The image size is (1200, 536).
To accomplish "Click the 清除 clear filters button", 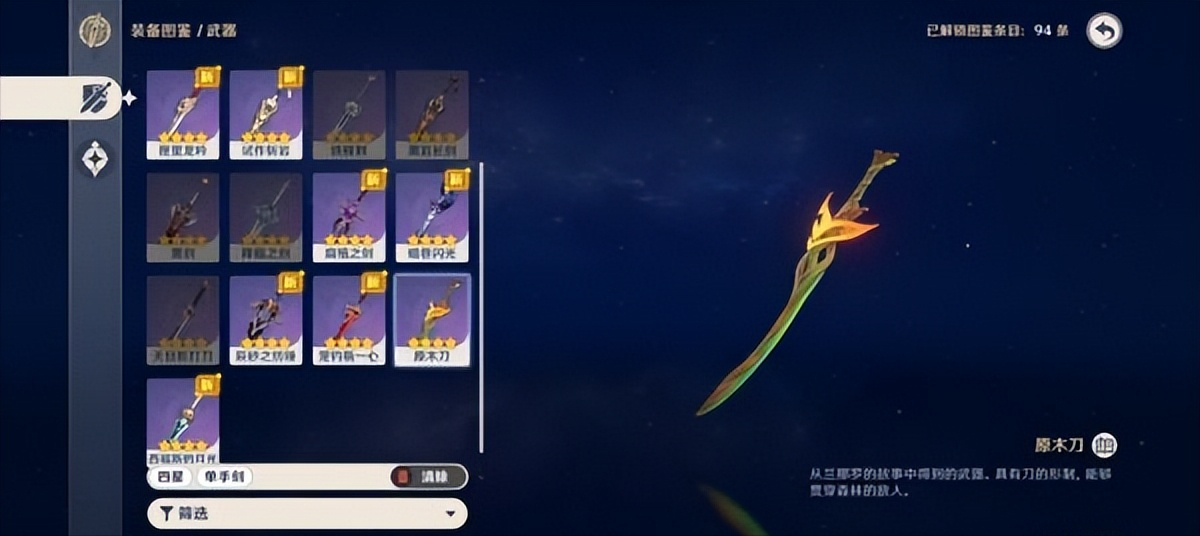I will pos(428,477).
